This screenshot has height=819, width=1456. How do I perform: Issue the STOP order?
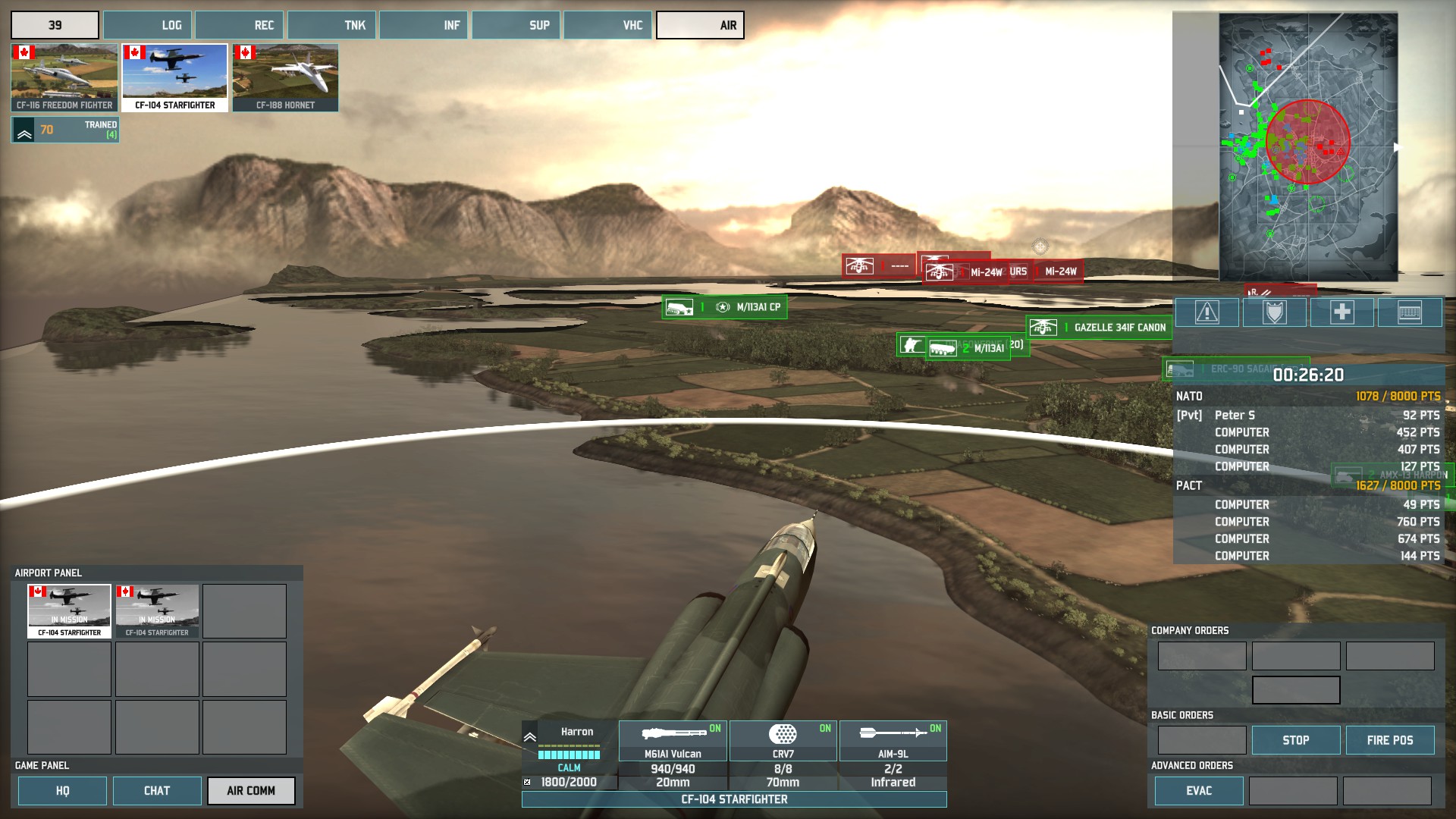pos(1295,740)
